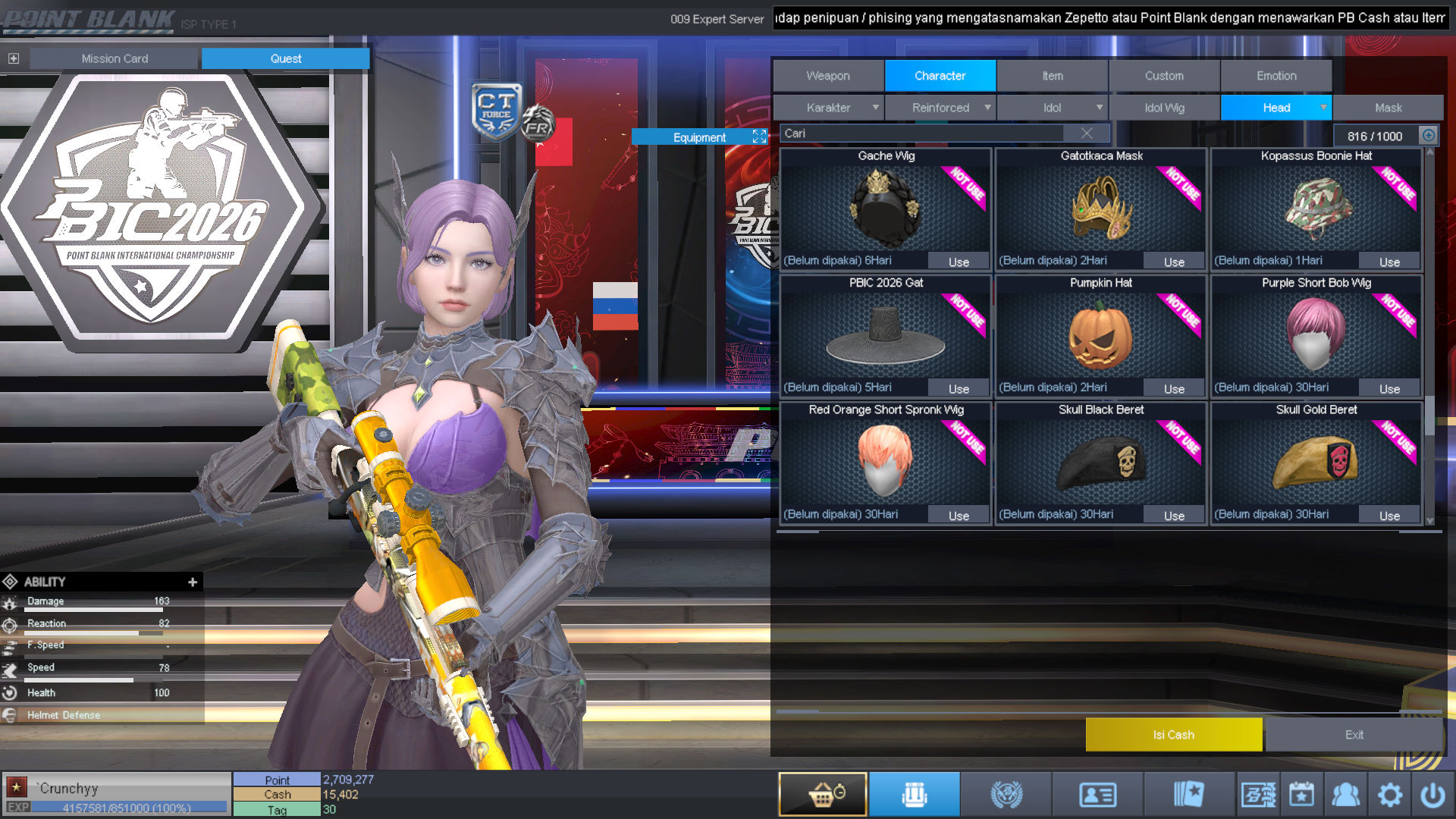Switch to the Quest tab
The width and height of the screenshot is (1456, 819).
(x=285, y=58)
